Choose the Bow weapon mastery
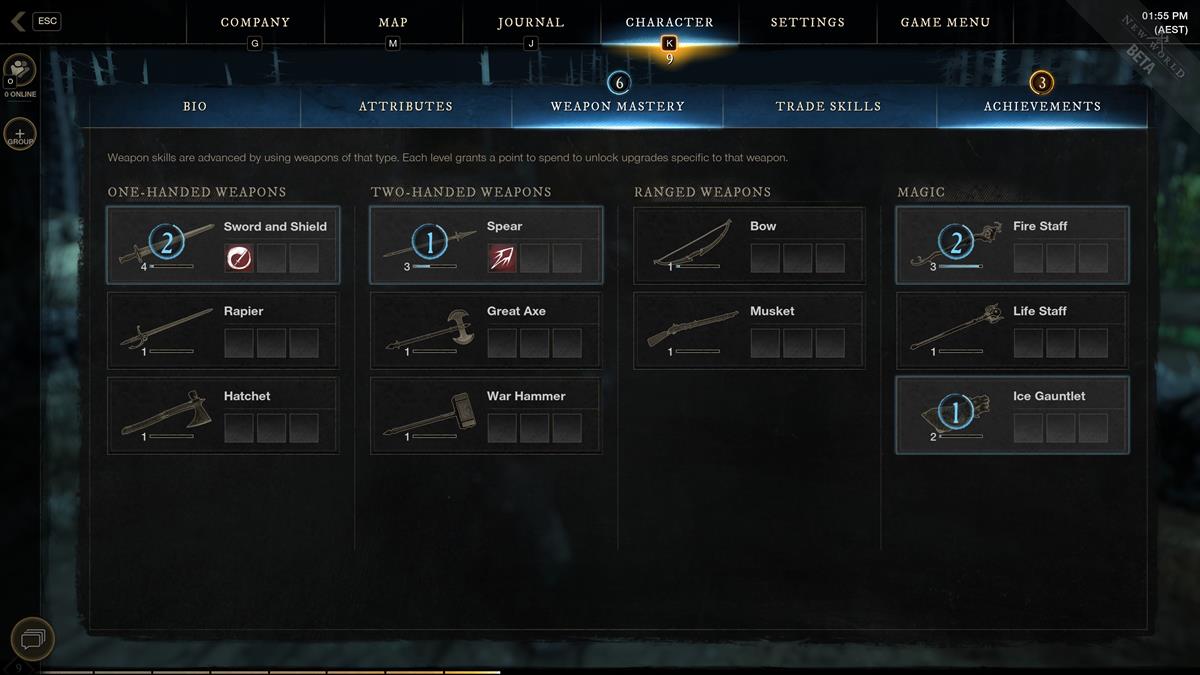This screenshot has width=1200, height=675. tap(749, 246)
